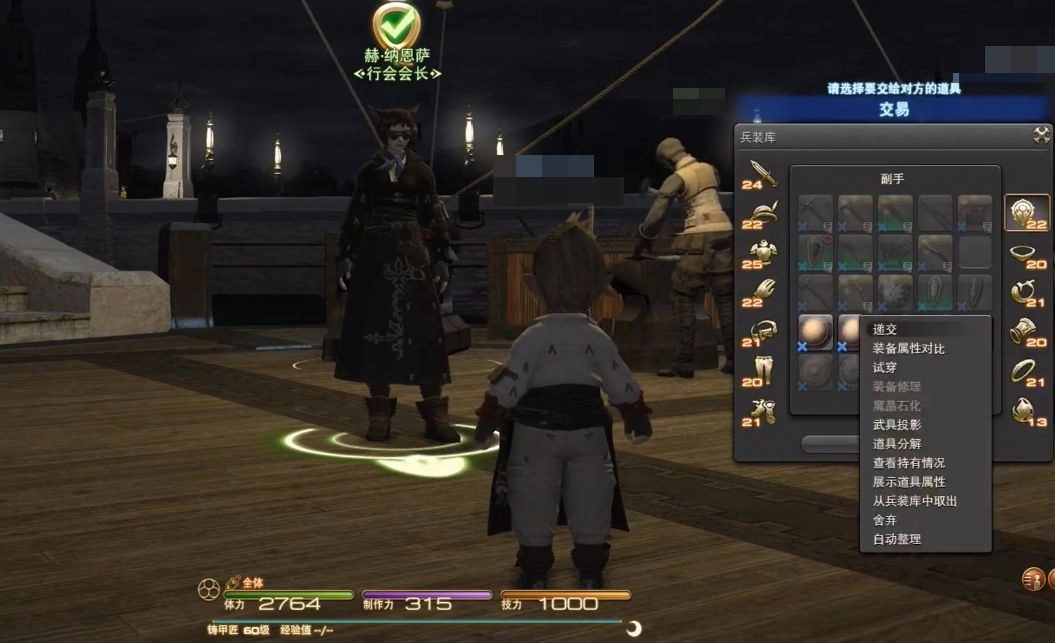
Task: Close the 兵装库 armoury window
Action: [x=1041, y=135]
